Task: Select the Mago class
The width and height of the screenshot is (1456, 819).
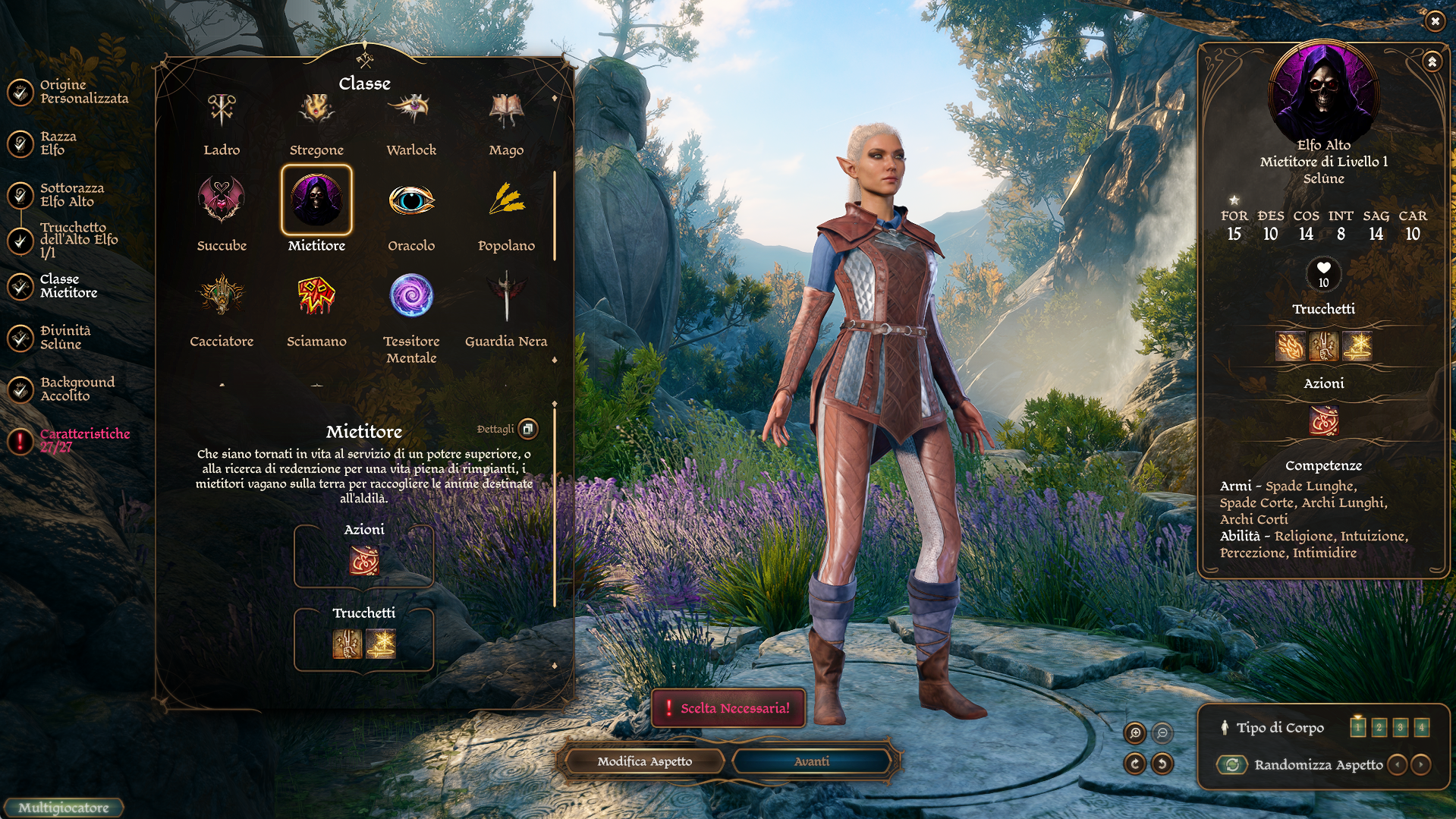Action: tap(506, 111)
